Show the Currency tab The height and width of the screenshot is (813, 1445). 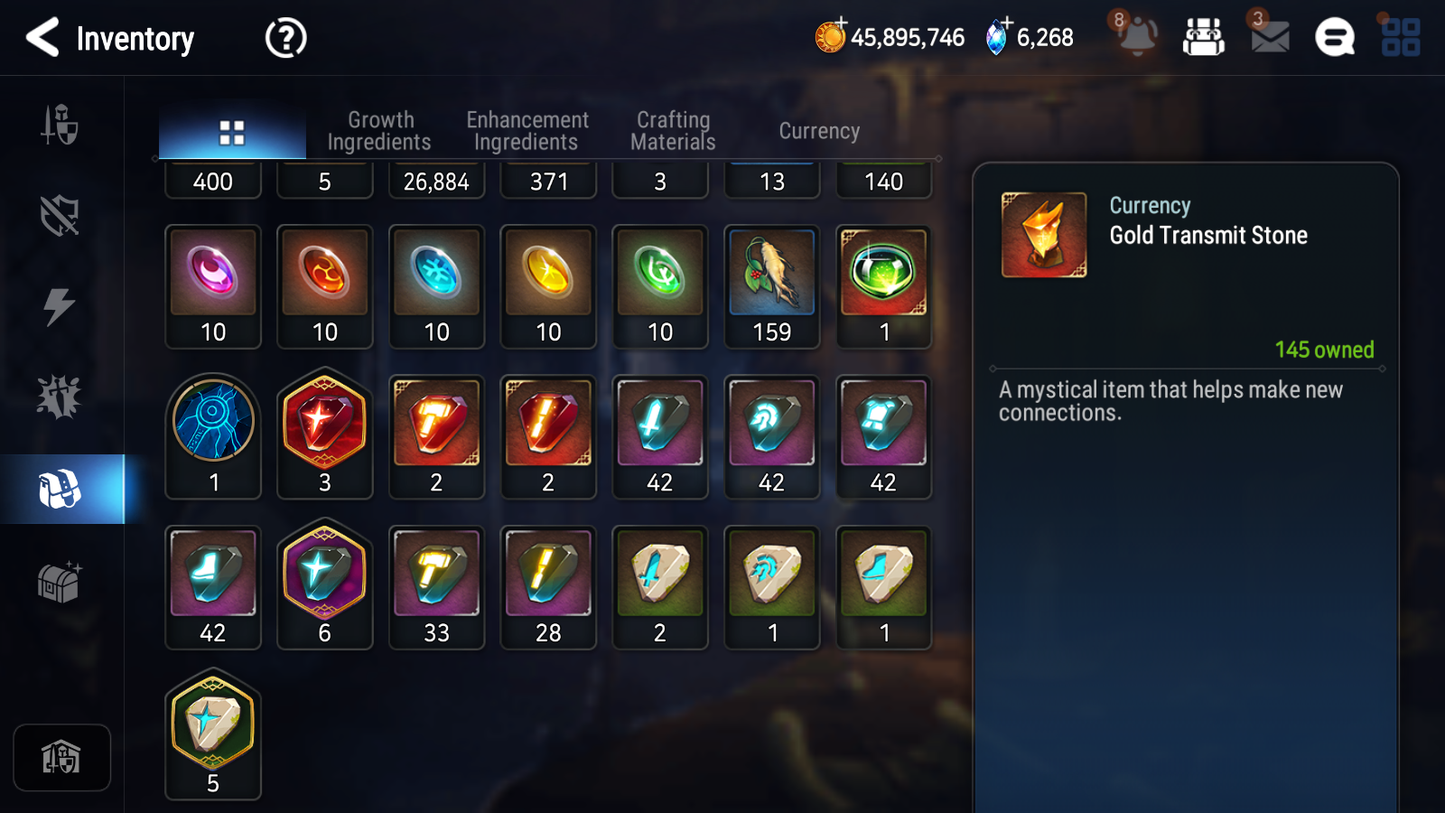[819, 131]
